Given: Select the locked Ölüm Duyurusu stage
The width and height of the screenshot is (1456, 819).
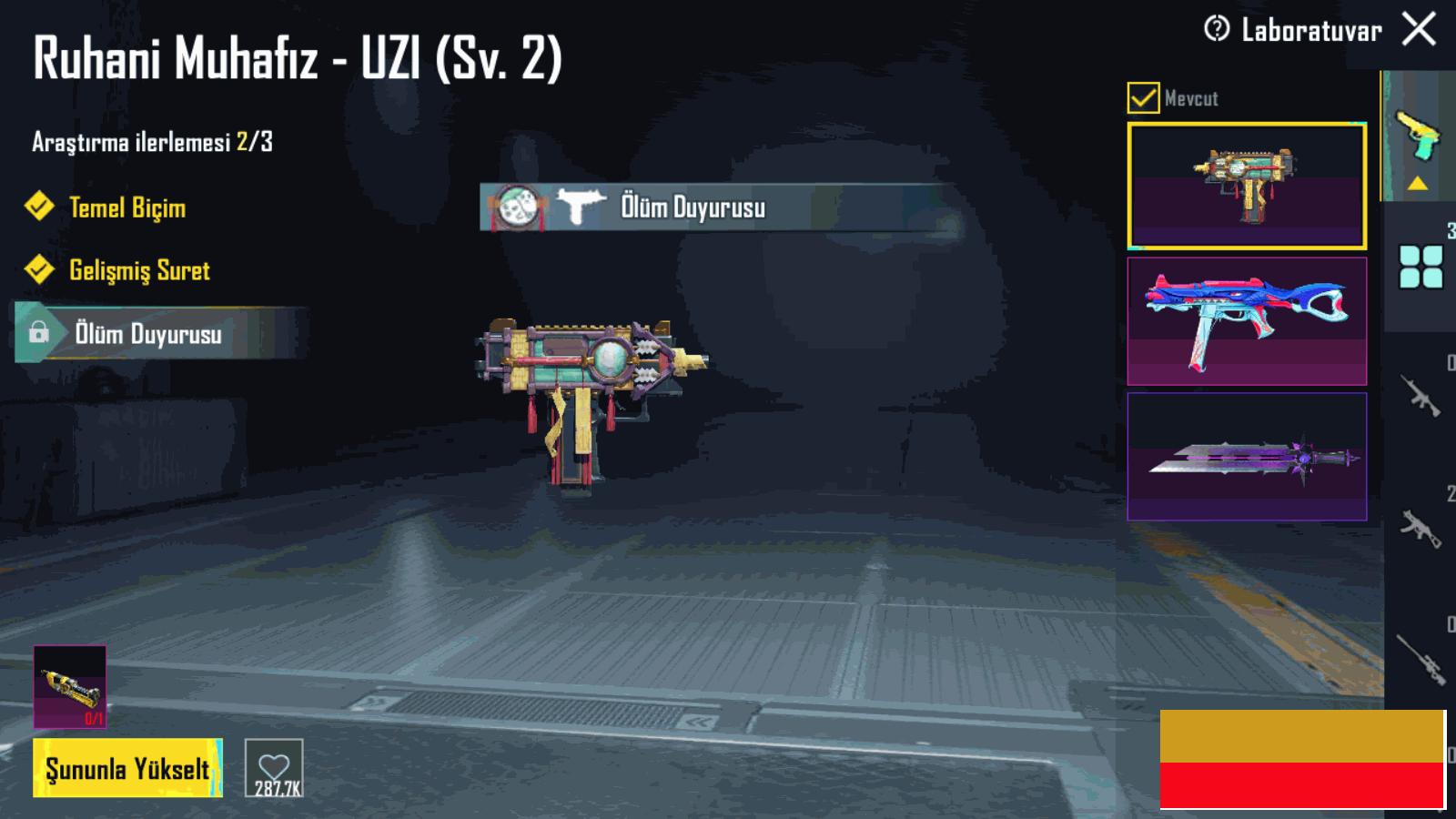Looking at the screenshot, I should (x=148, y=334).
